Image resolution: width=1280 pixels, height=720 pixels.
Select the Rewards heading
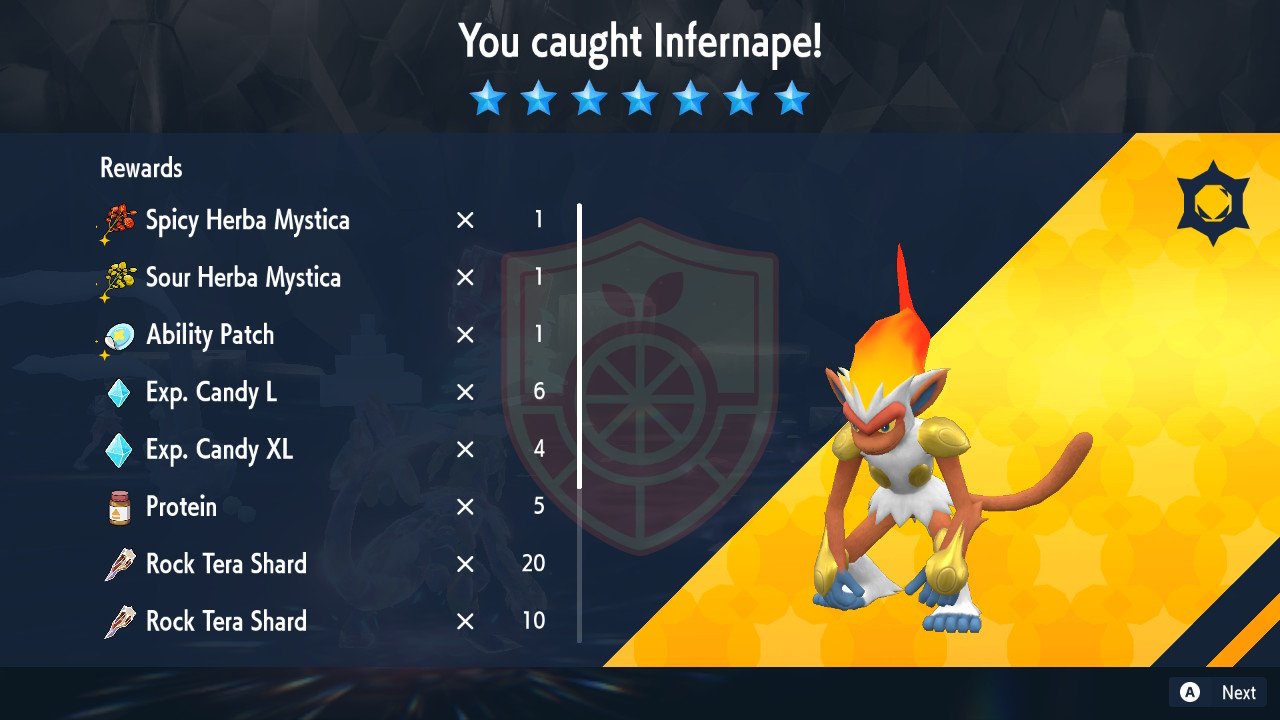point(140,167)
